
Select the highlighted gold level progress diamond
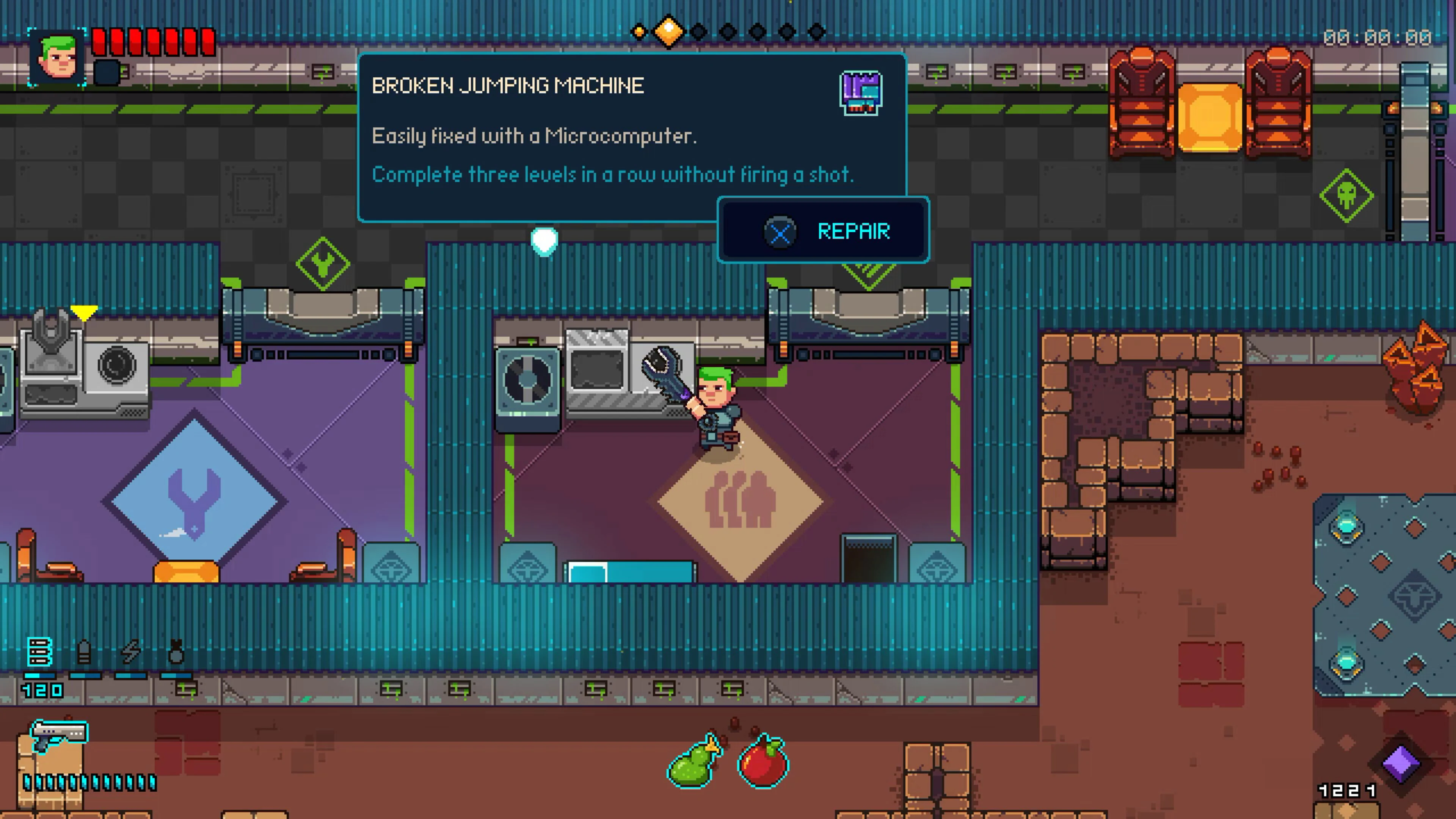click(x=668, y=31)
